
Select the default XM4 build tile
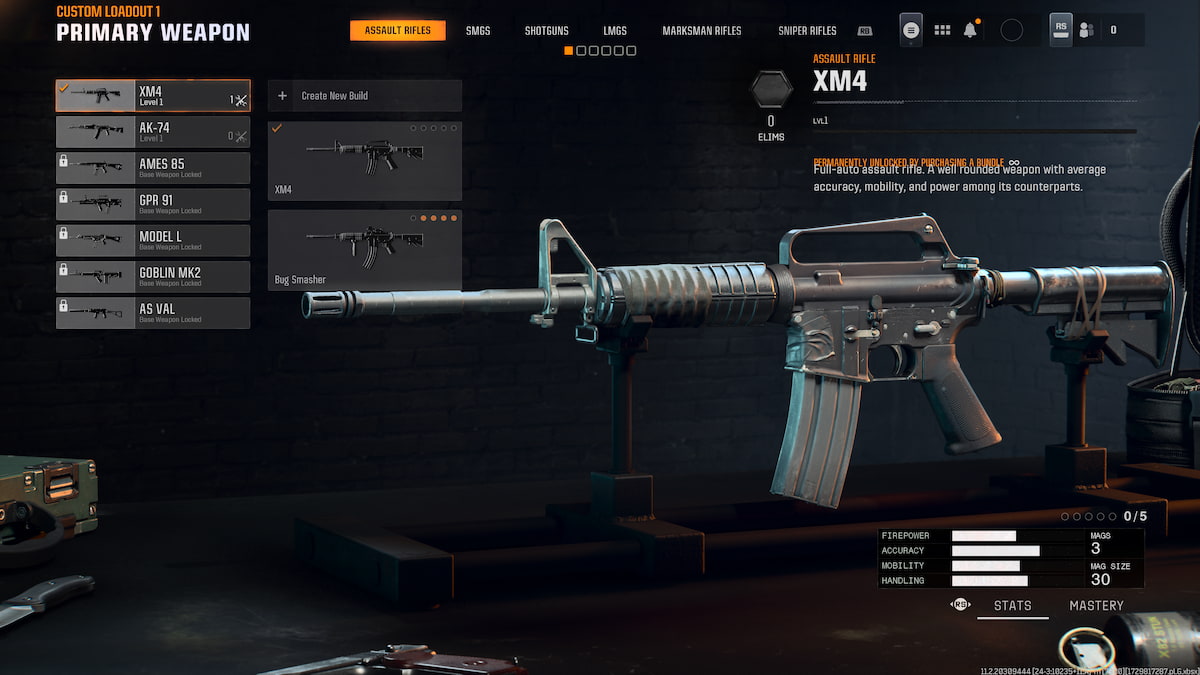(364, 160)
